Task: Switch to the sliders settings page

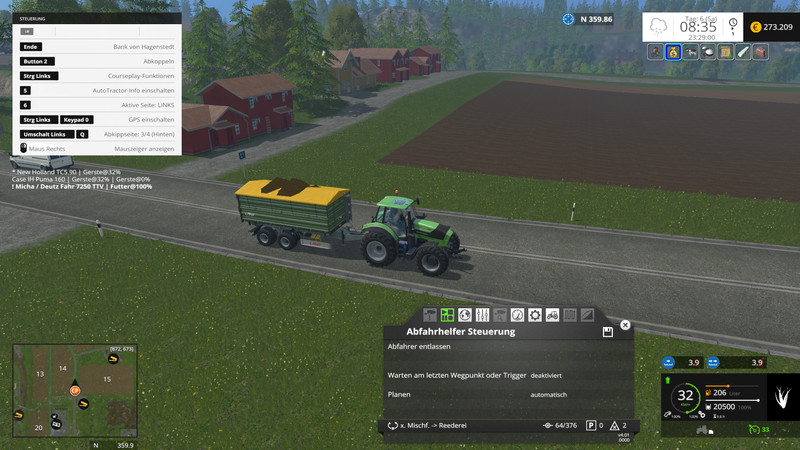Action: (x=482, y=315)
